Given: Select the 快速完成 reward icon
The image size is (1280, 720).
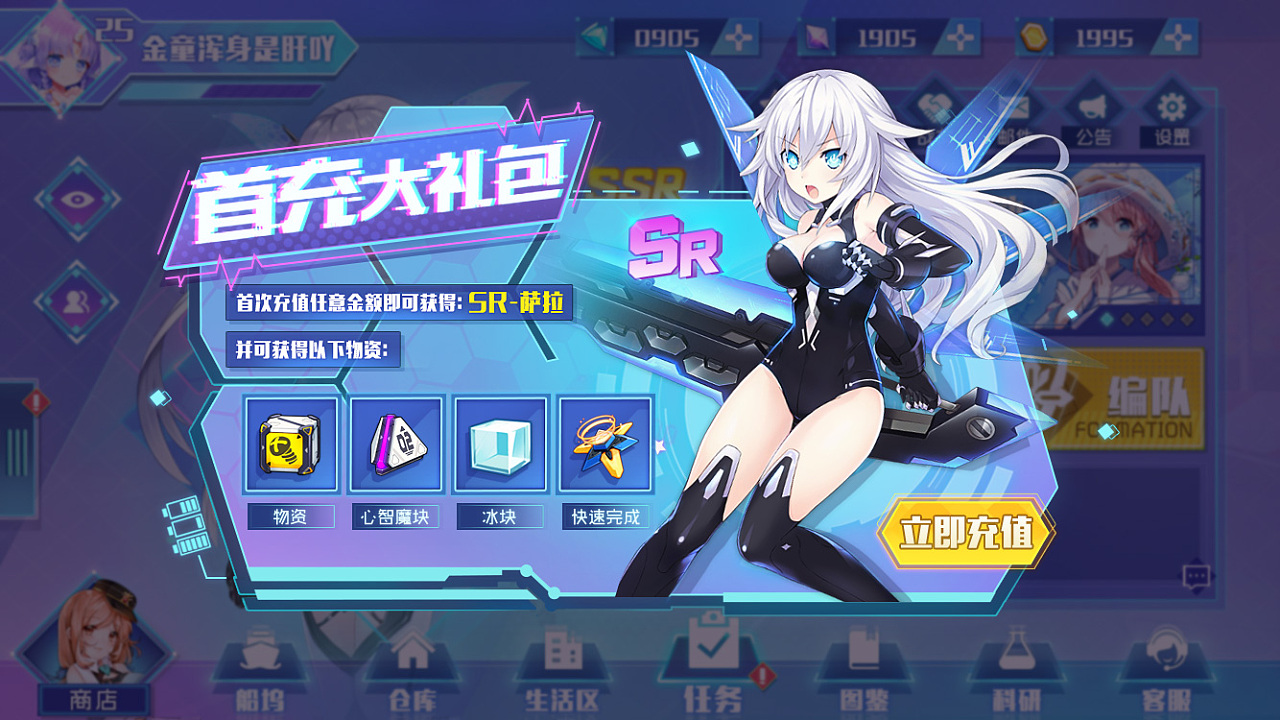Looking at the screenshot, I should pos(605,445).
